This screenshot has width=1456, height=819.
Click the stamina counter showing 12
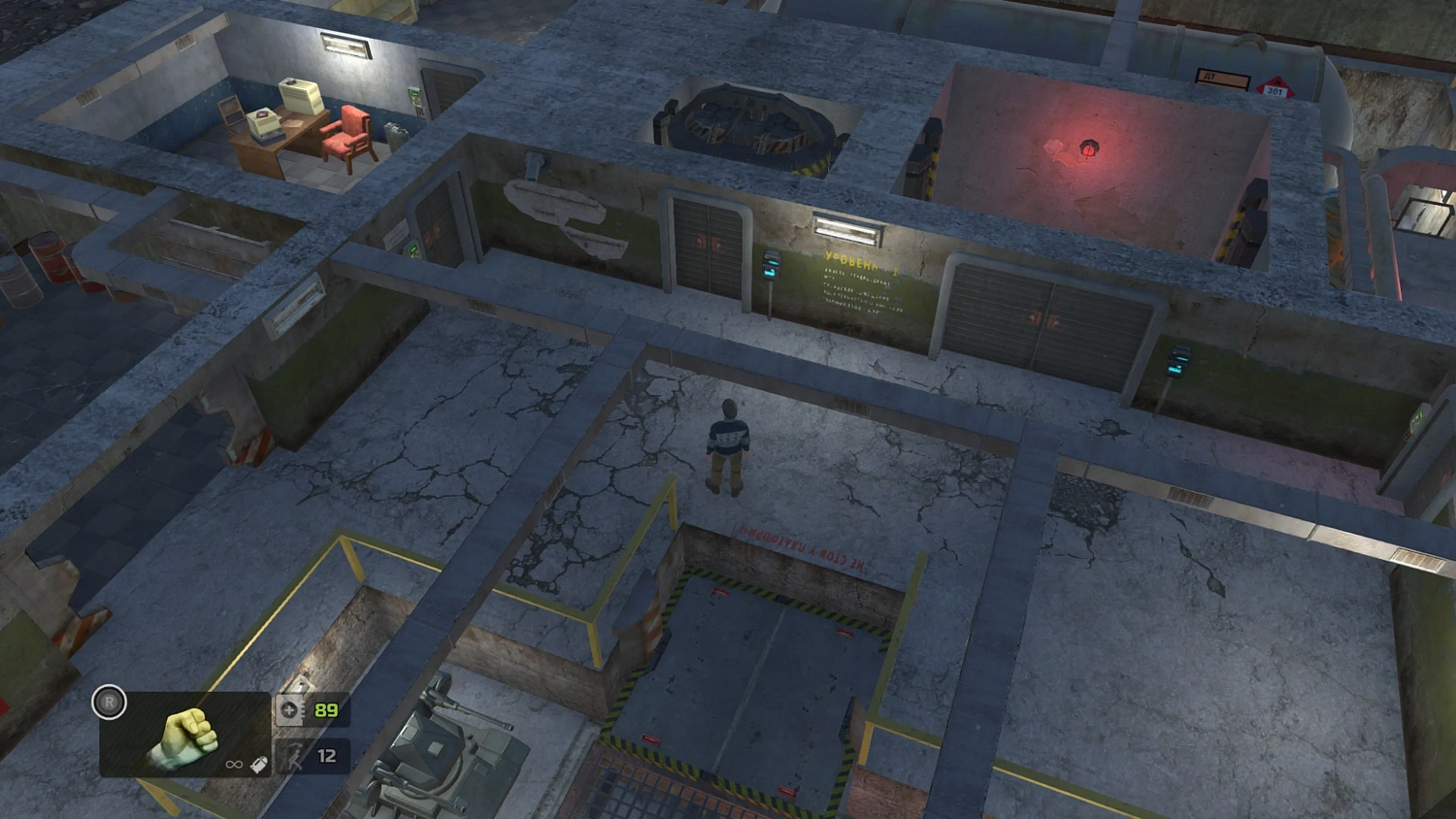click(x=326, y=756)
